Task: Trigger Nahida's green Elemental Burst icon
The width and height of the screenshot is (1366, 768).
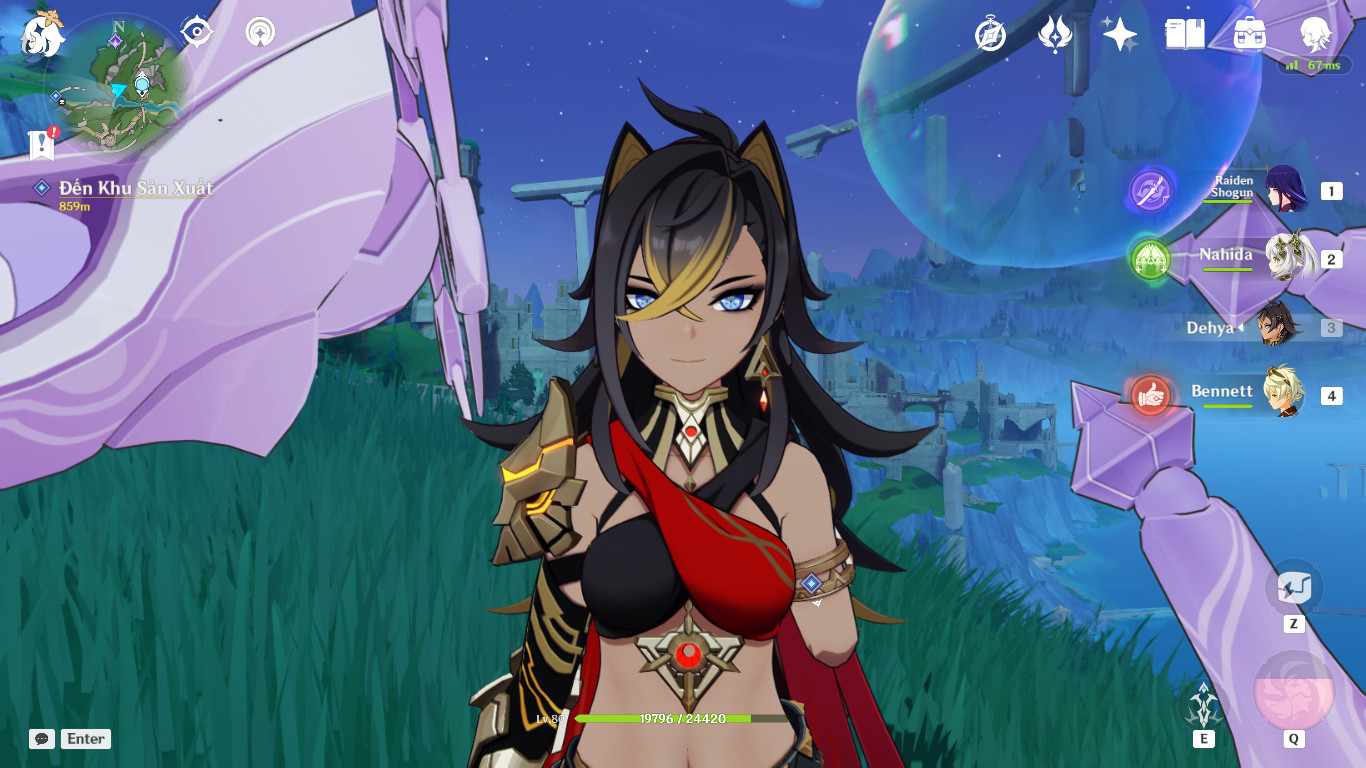Action: (x=1150, y=258)
